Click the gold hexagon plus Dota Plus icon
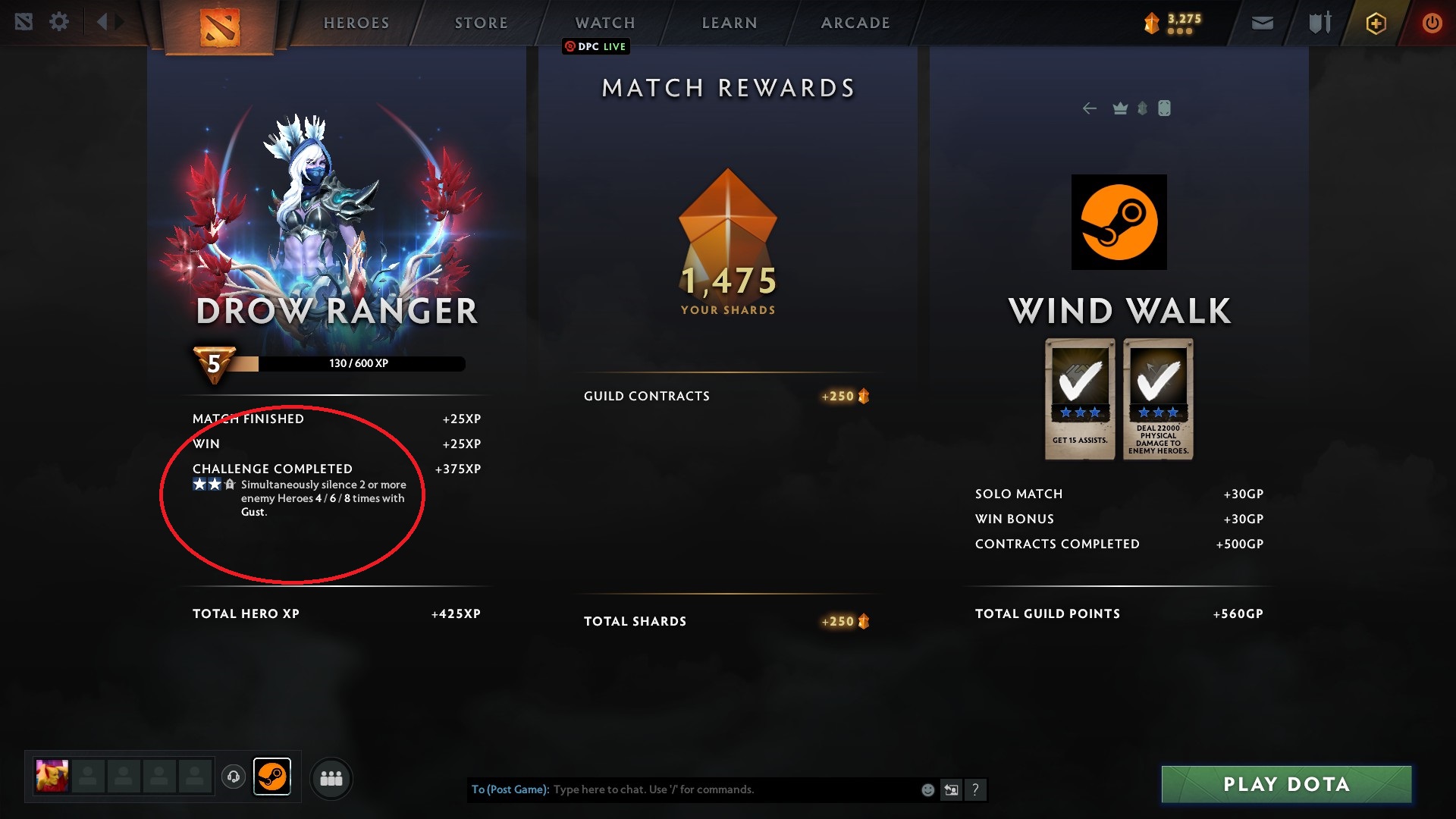The width and height of the screenshot is (1456, 819). pyautogui.click(x=1376, y=23)
